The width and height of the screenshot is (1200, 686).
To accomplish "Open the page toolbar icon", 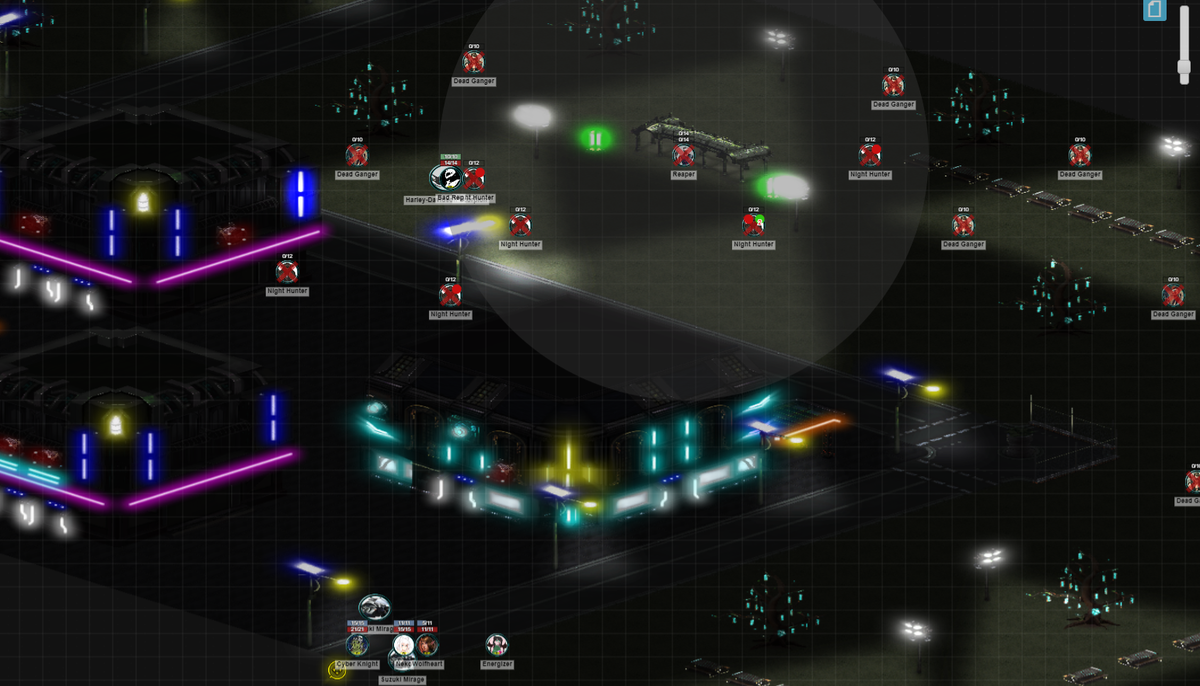I will (1154, 10).
